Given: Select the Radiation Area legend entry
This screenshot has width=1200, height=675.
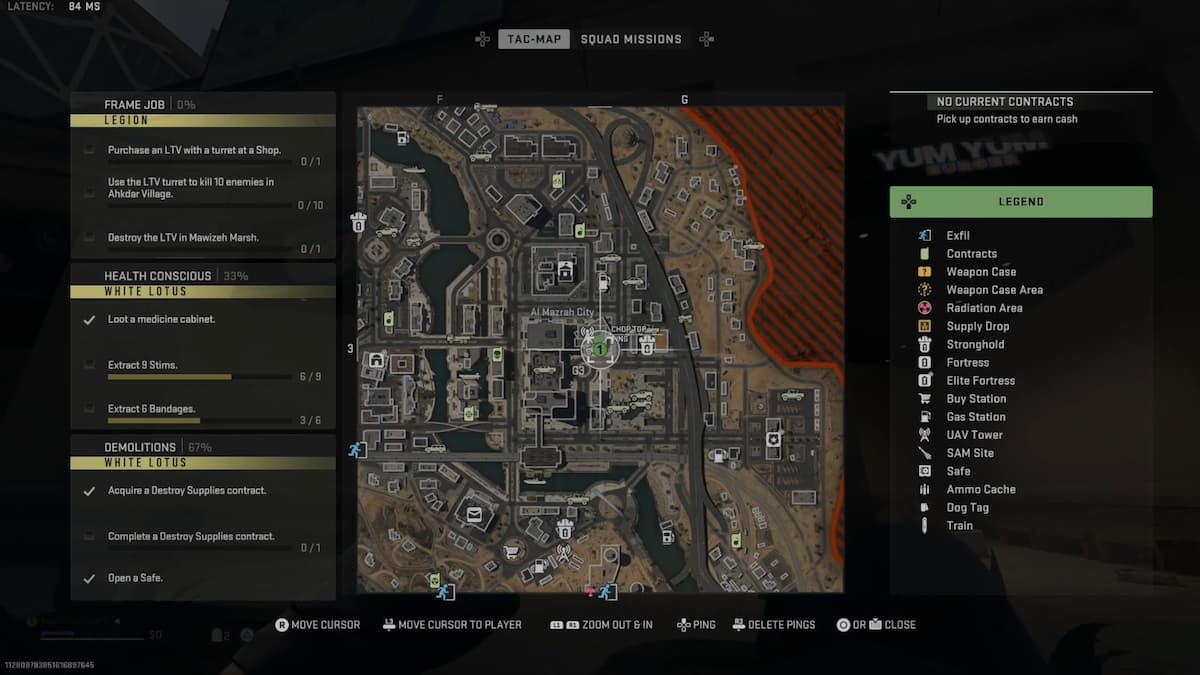Looking at the screenshot, I should (x=984, y=308).
